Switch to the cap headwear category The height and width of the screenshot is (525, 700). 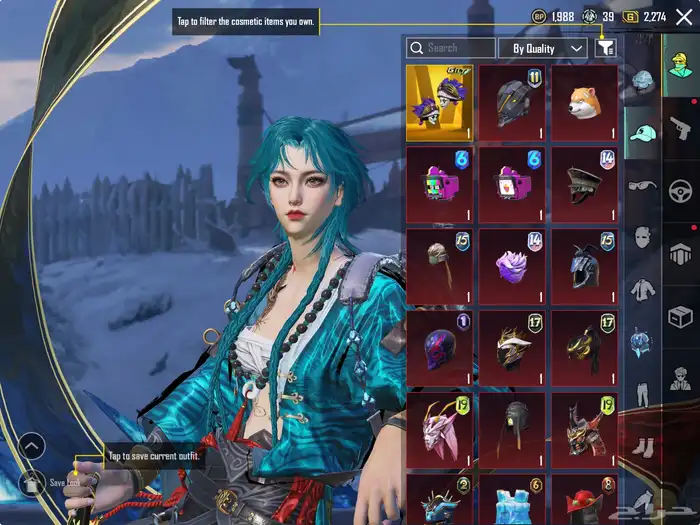642,134
